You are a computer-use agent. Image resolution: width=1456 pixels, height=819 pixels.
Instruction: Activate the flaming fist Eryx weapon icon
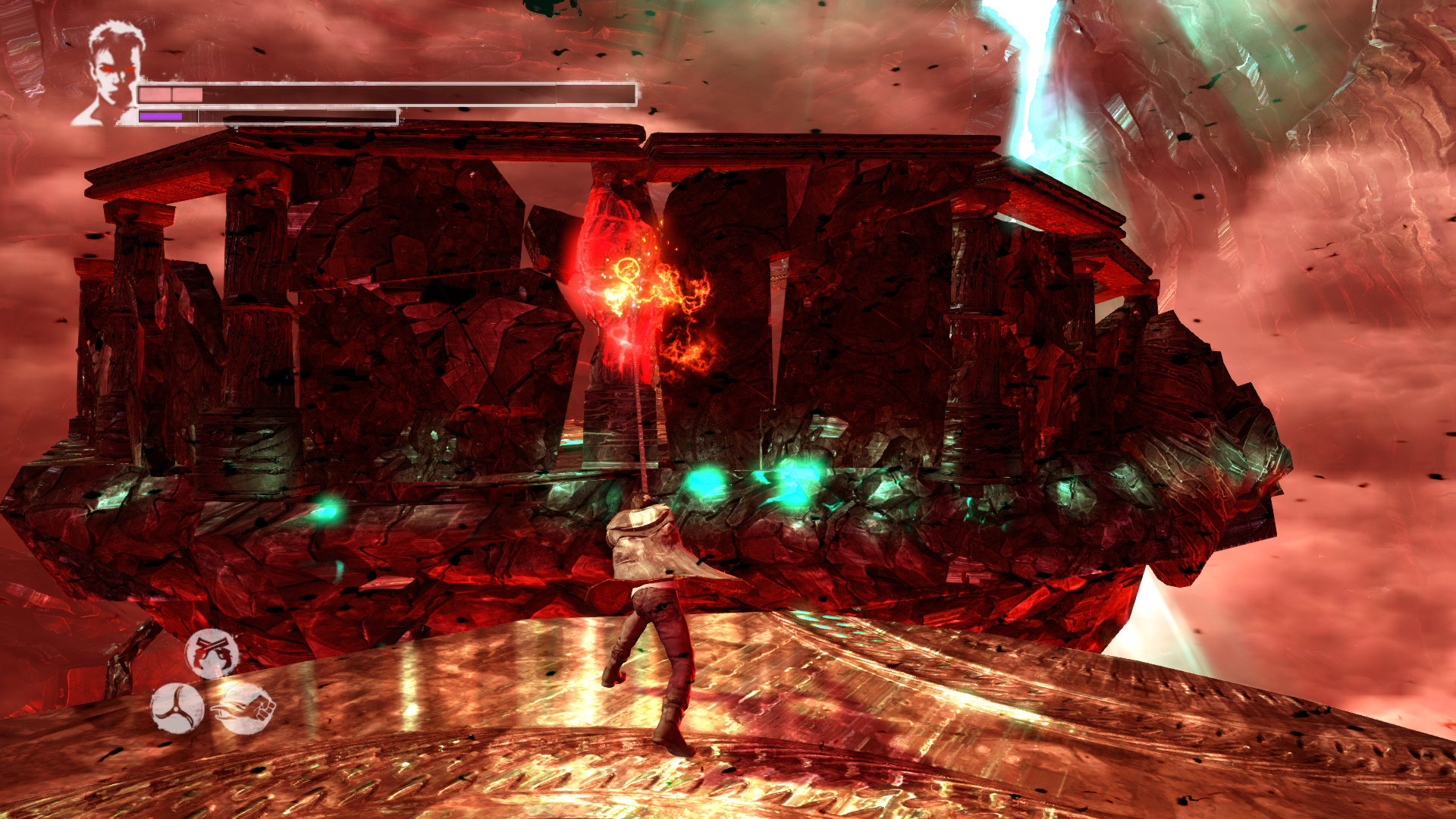245,709
